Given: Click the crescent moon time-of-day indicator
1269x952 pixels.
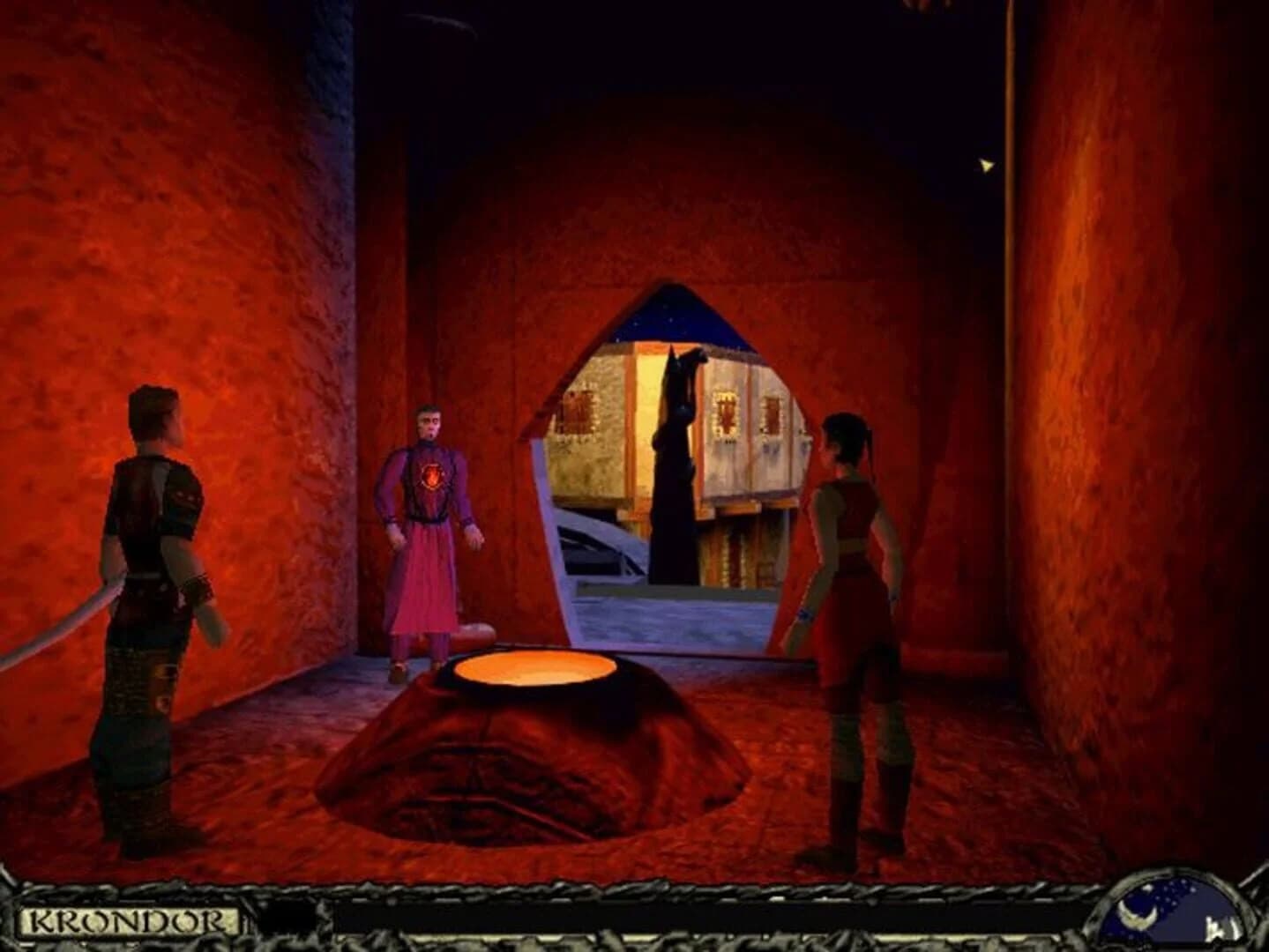Looking at the screenshot, I should tap(1137, 917).
